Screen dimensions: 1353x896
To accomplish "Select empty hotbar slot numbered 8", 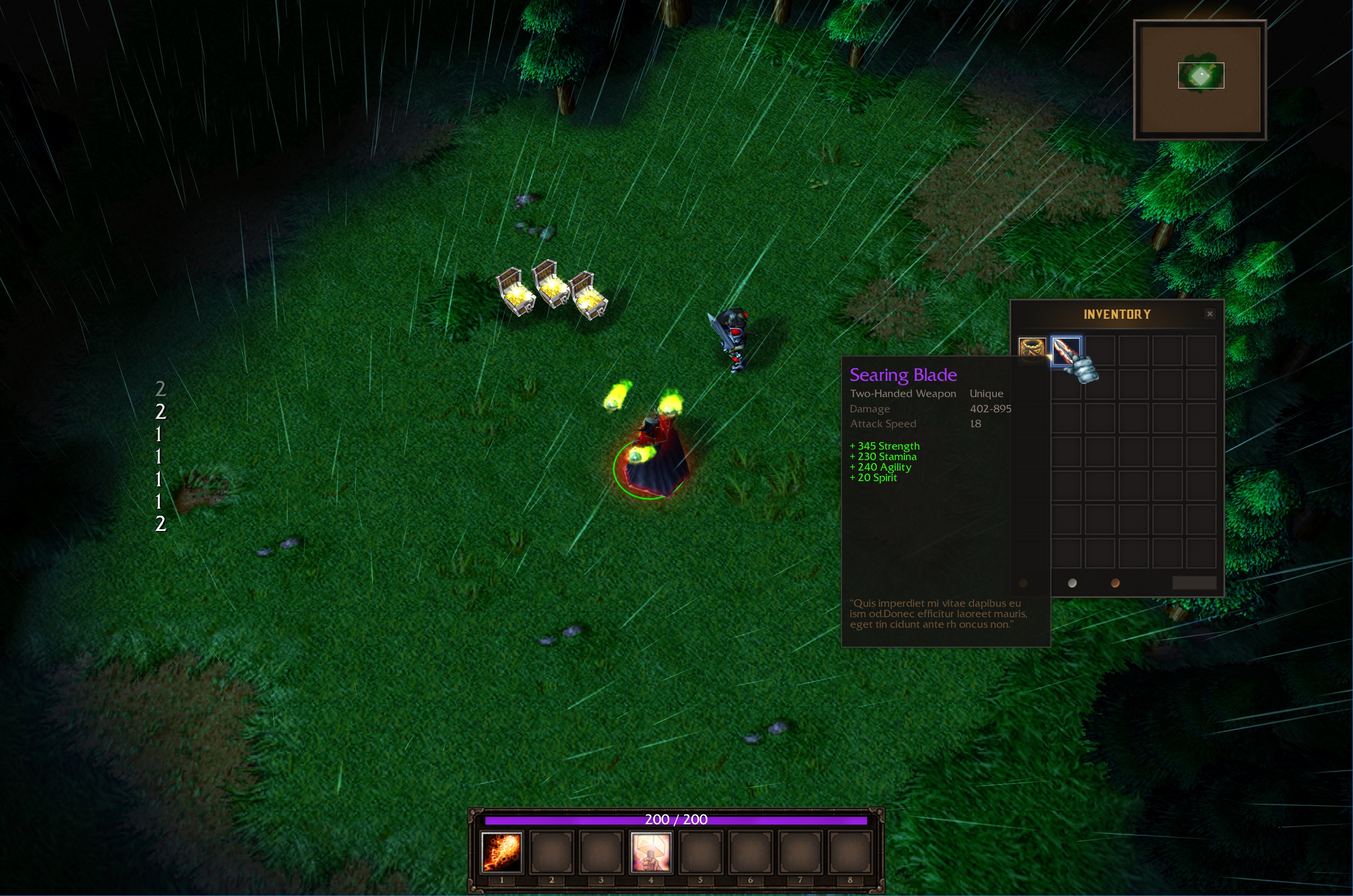I will click(850, 852).
